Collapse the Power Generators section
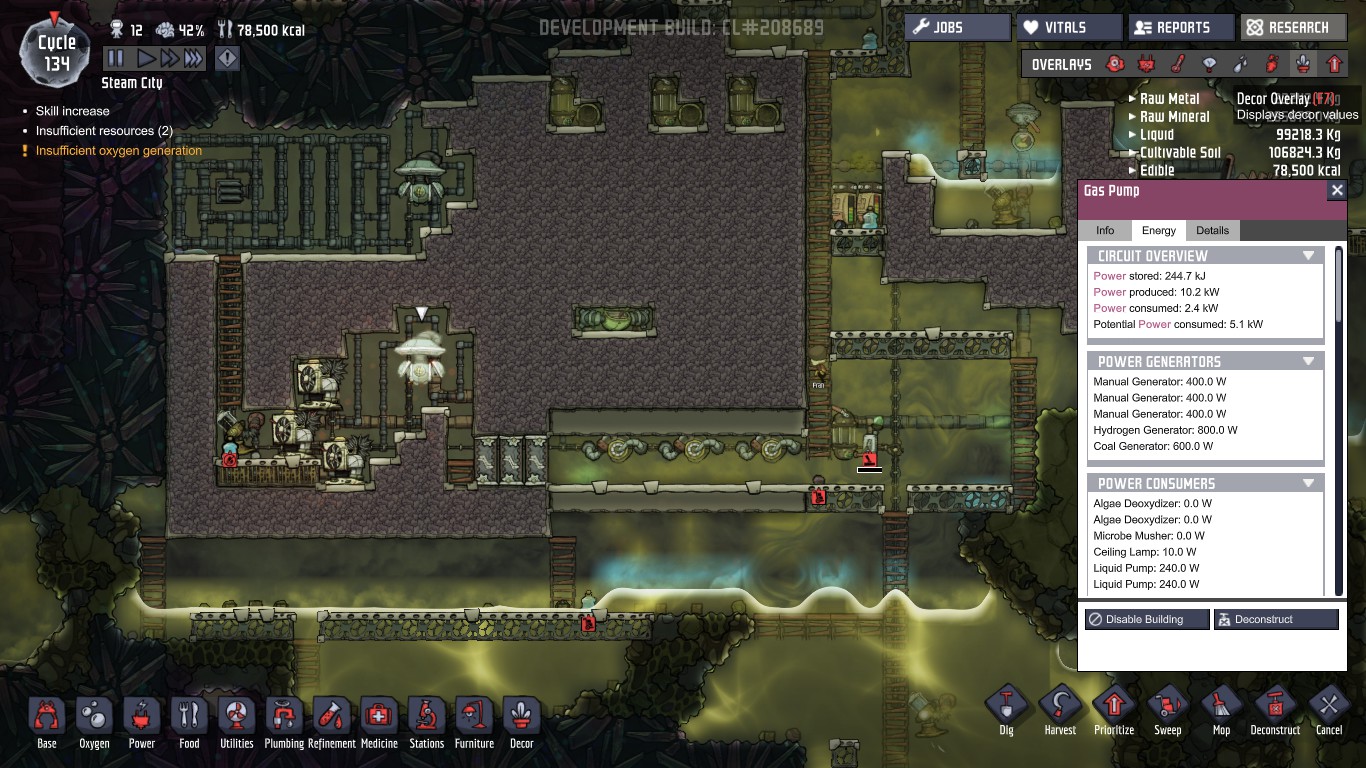 (x=1308, y=361)
